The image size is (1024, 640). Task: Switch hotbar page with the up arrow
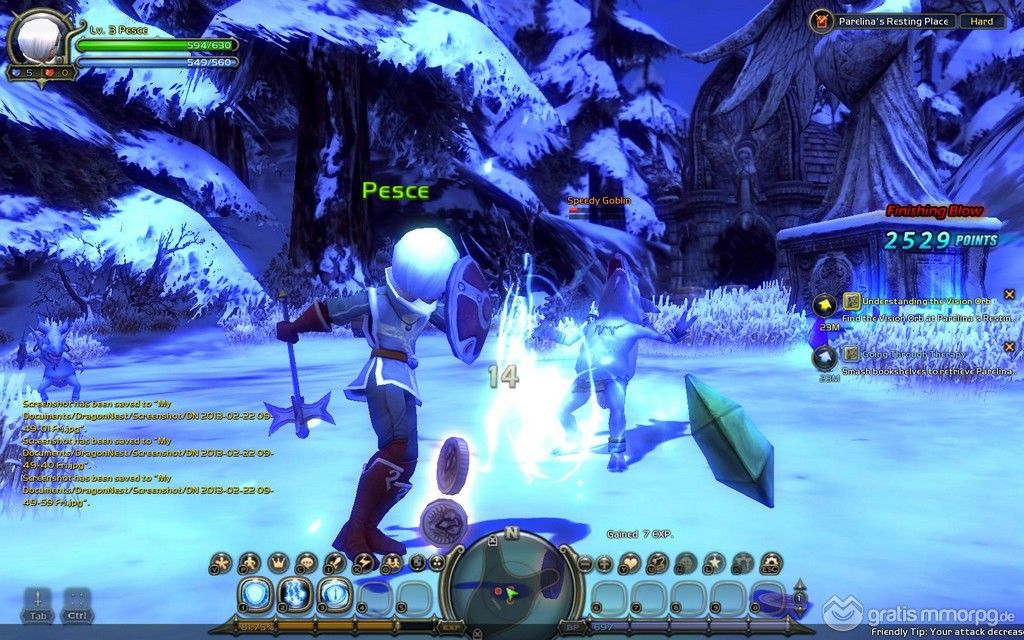[x=799, y=584]
